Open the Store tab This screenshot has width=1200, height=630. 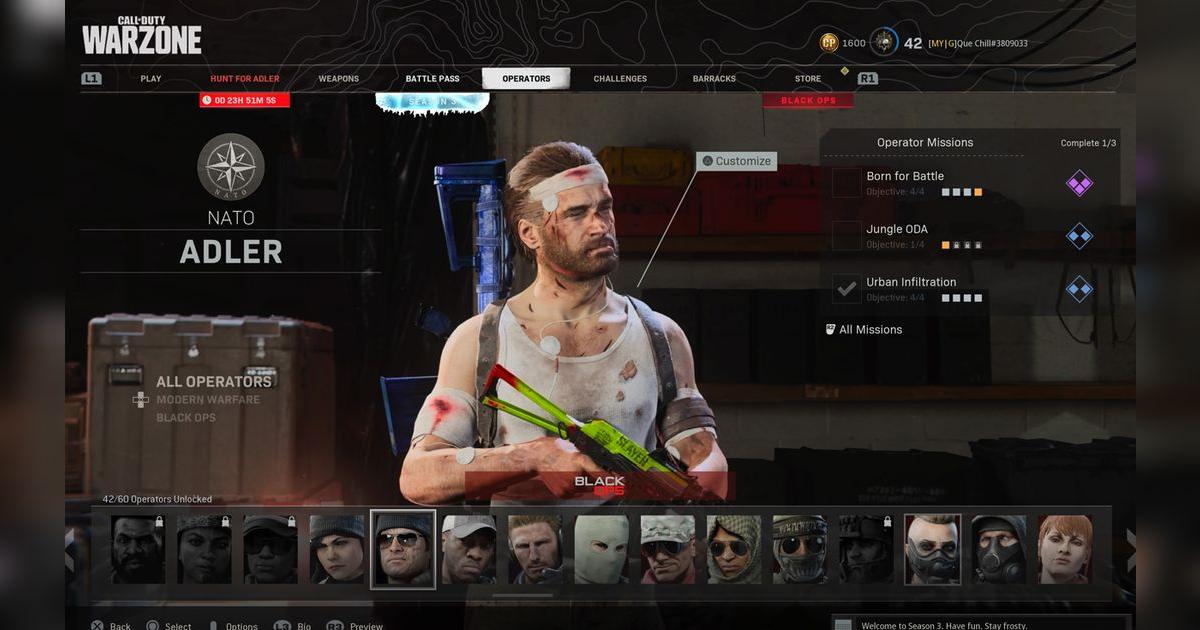click(x=808, y=79)
